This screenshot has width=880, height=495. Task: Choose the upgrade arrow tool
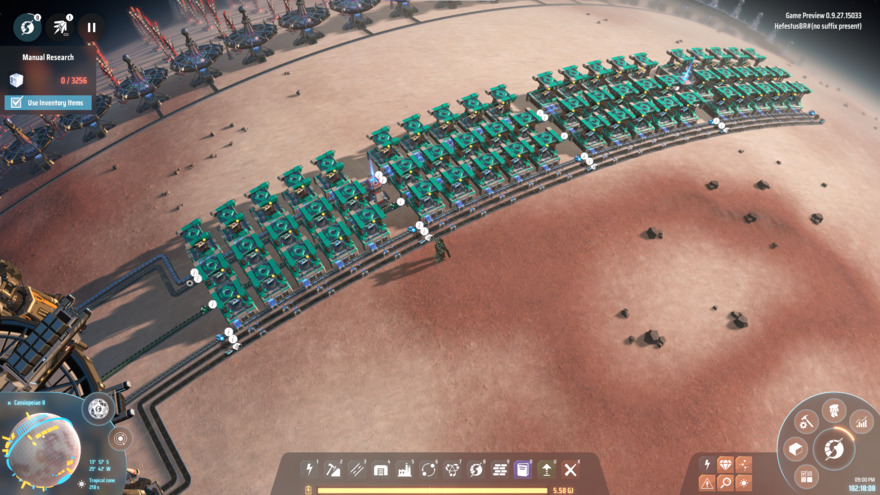(x=547, y=469)
